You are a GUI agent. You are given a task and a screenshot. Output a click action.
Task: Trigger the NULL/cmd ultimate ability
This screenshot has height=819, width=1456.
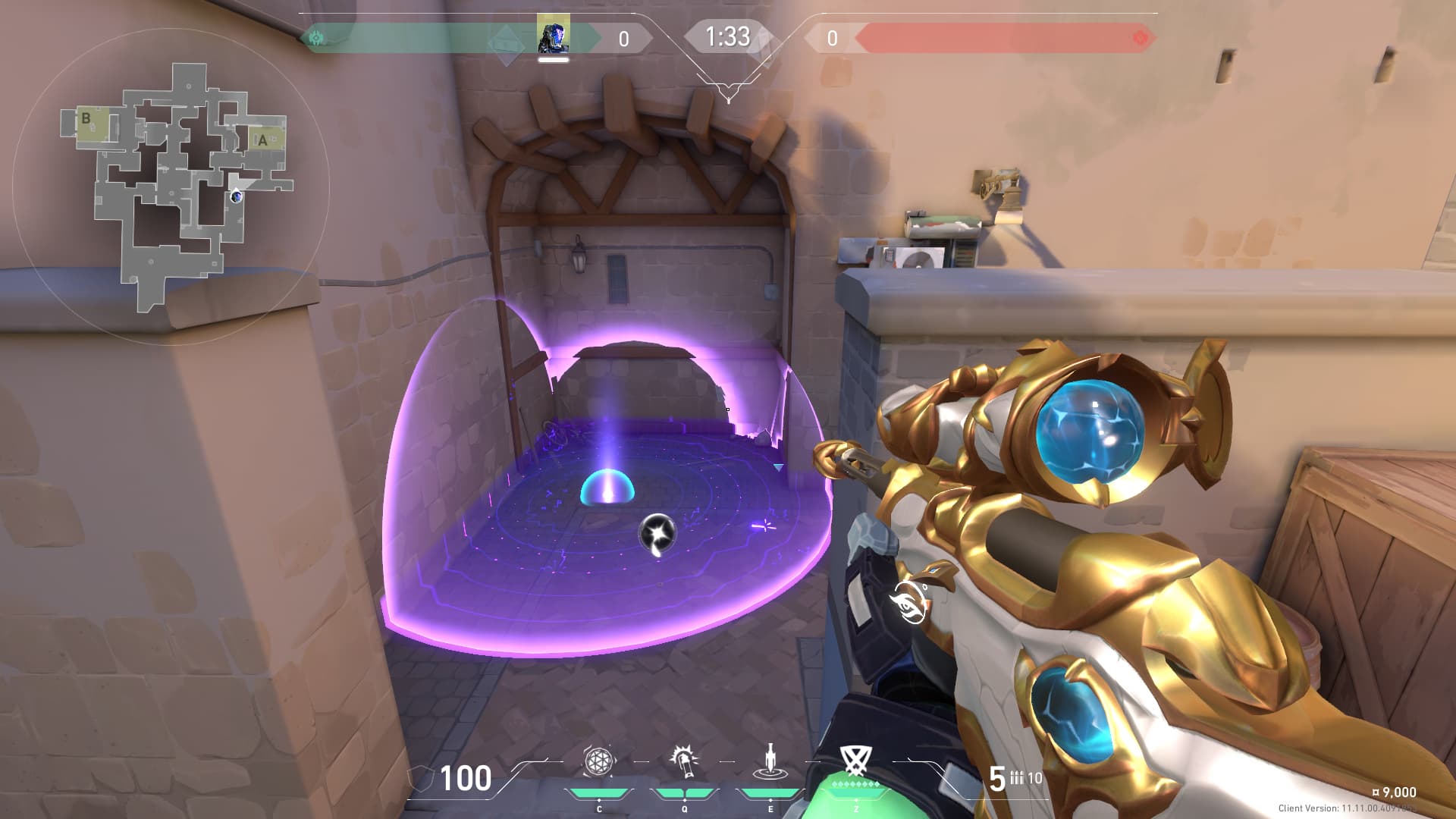(x=855, y=760)
